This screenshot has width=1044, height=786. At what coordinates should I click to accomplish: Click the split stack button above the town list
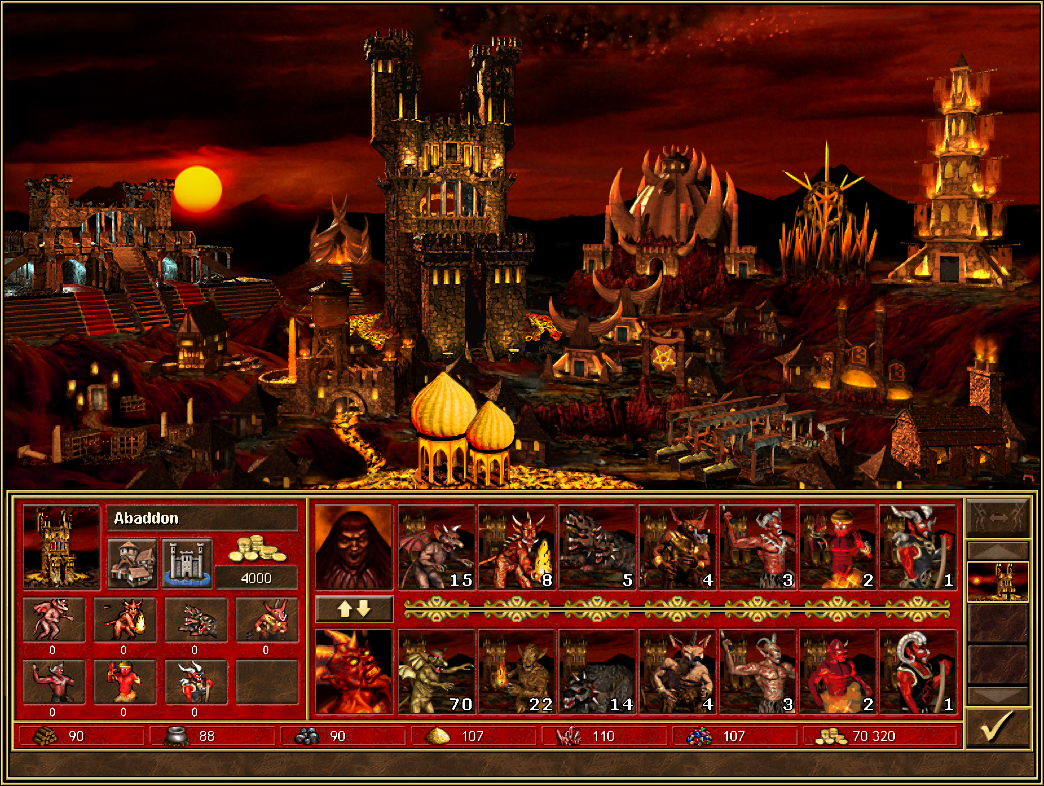(x=997, y=517)
